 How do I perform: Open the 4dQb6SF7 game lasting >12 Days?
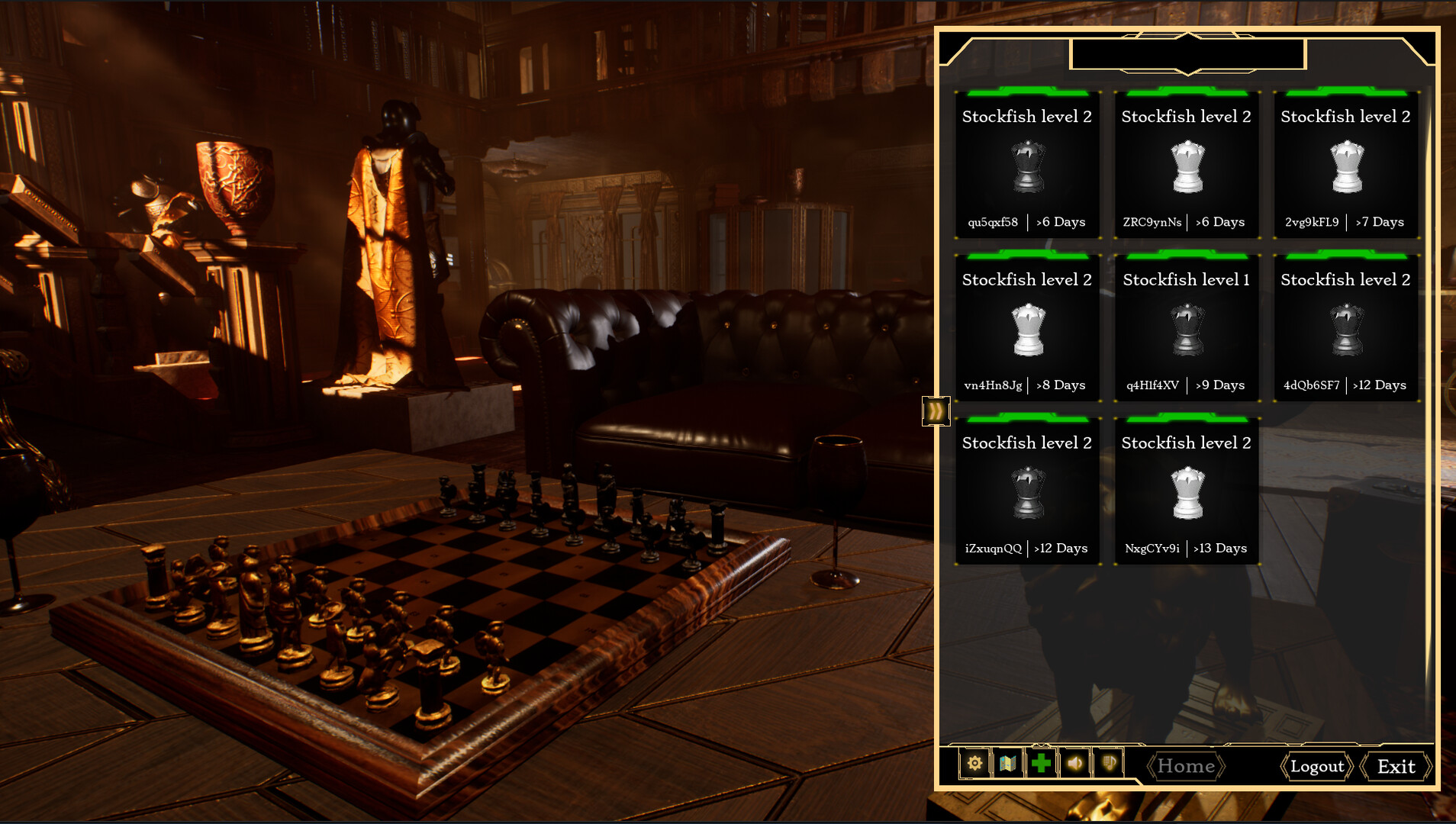1347,328
